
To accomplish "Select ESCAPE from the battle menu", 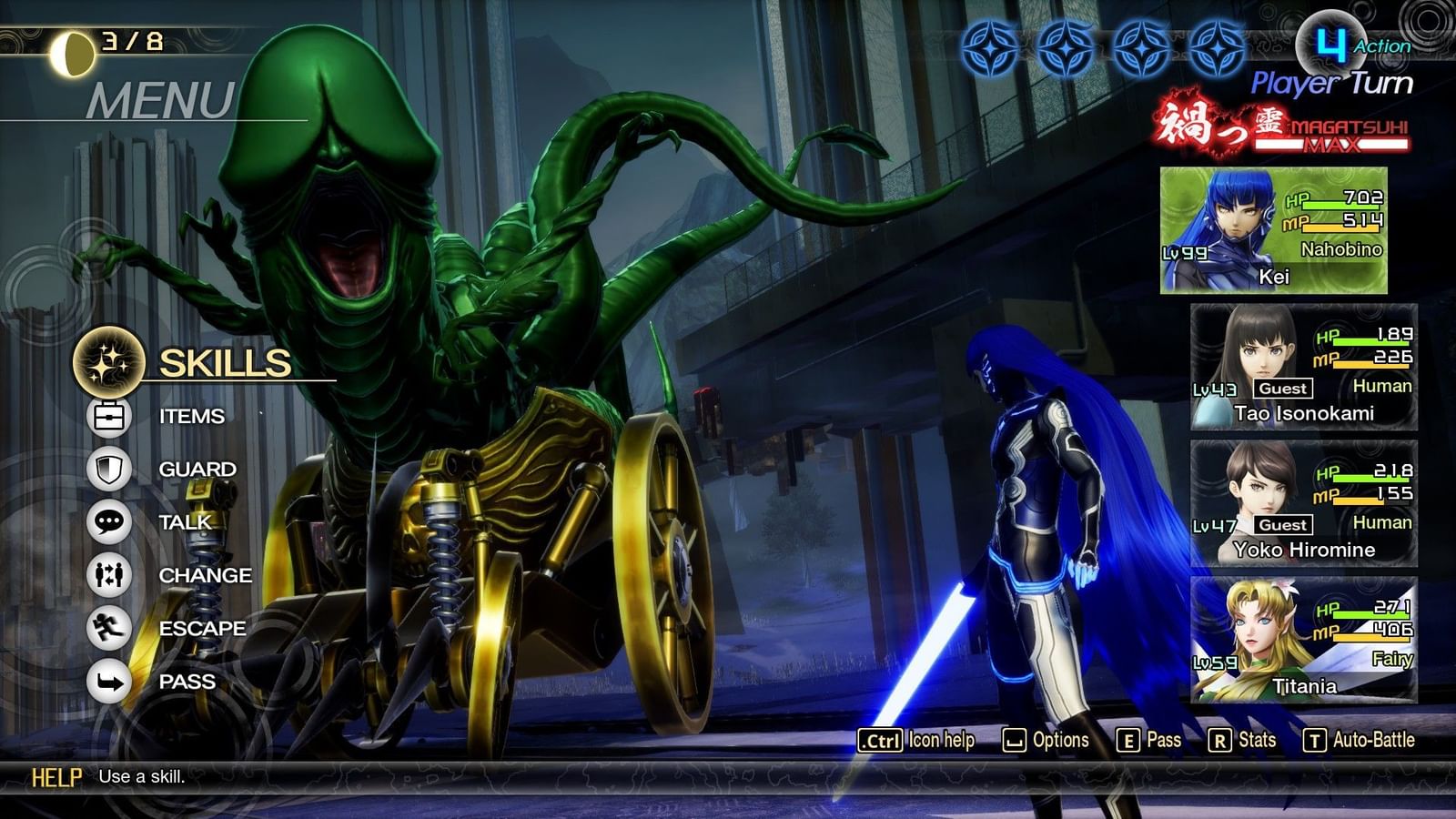I will [202, 628].
